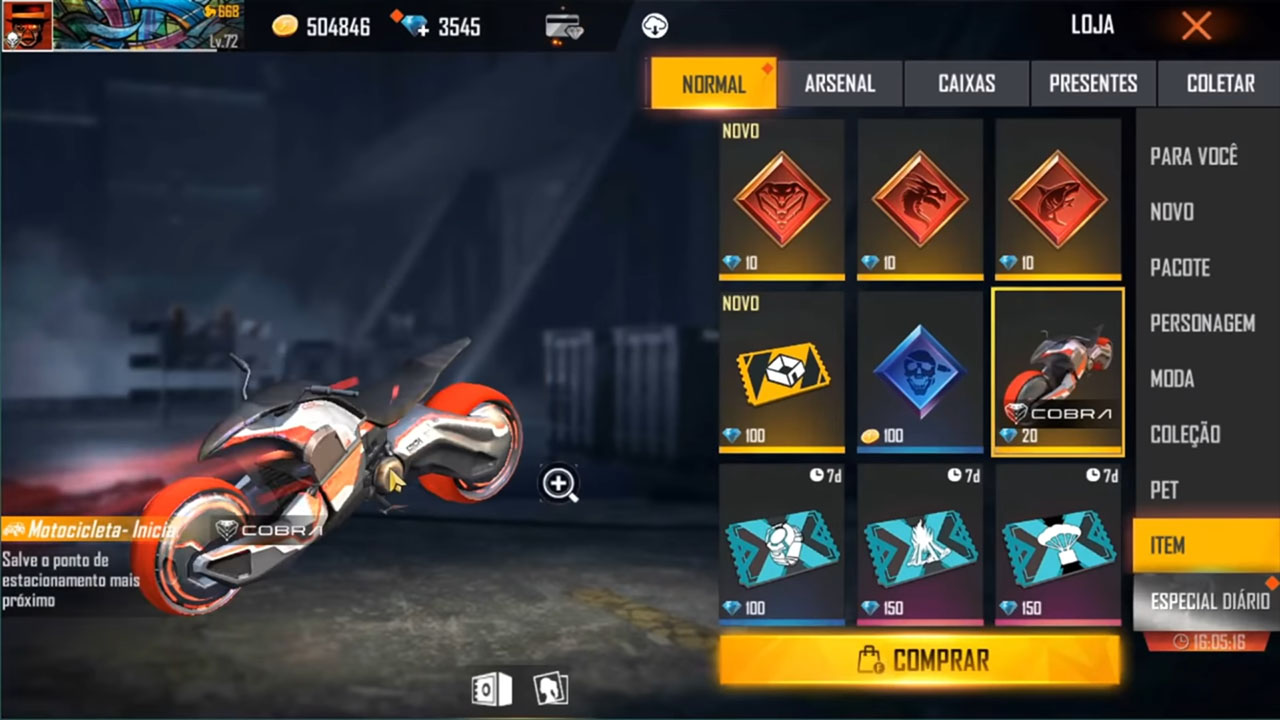1280x720 pixels.
Task: Click the COMPRAR purchase button
Action: click(919, 659)
